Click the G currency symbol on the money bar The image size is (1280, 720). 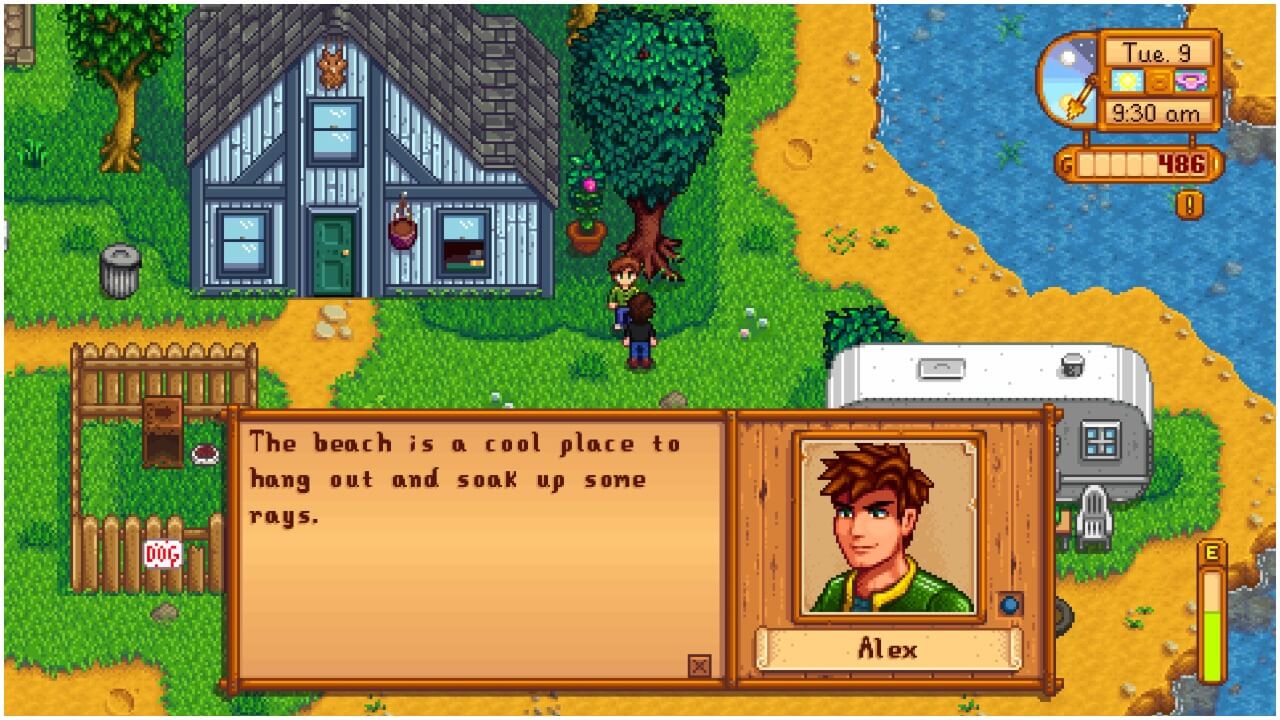(x=1066, y=160)
